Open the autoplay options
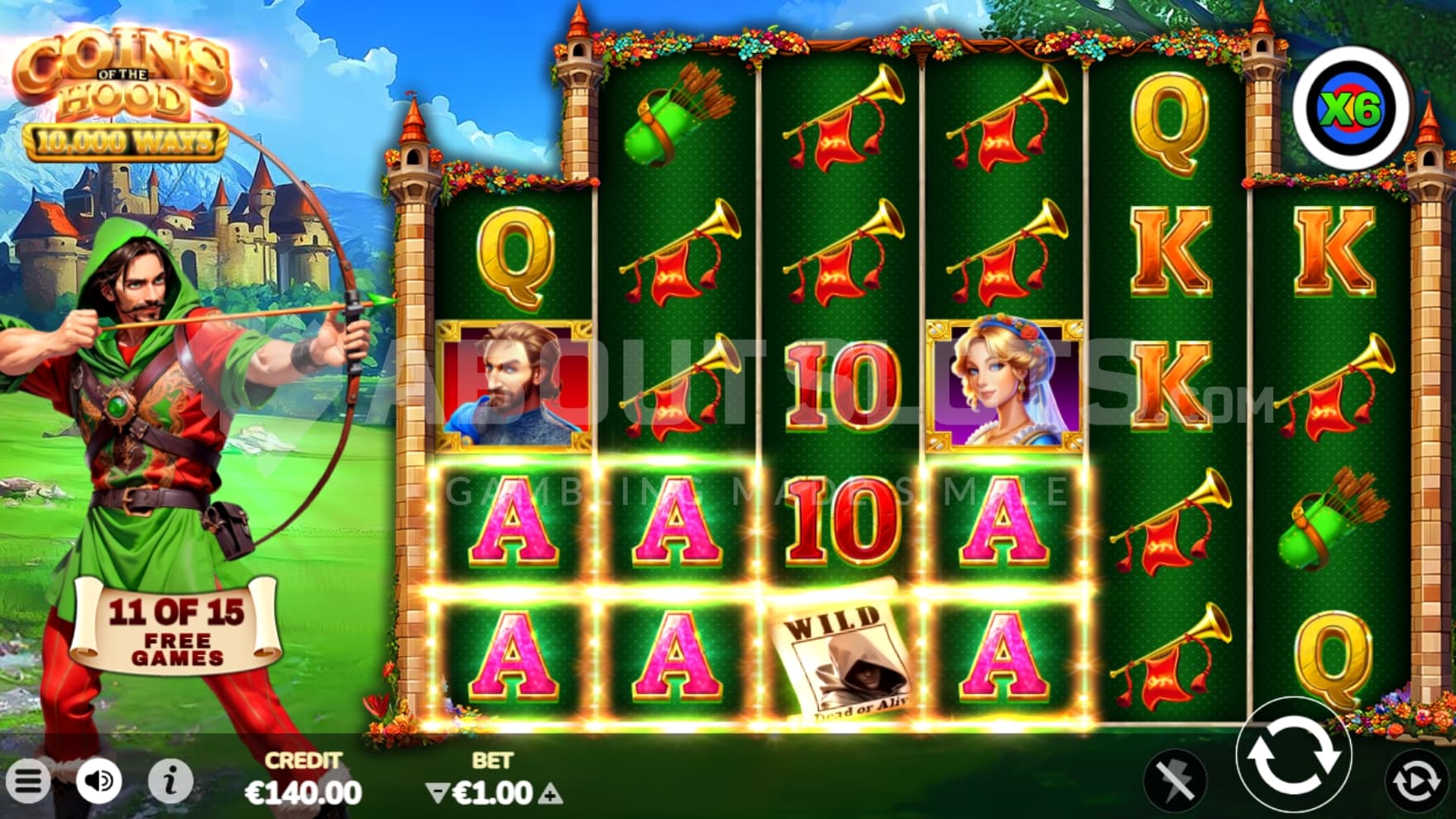Viewport: 1456px width, 819px height. coord(1415,780)
